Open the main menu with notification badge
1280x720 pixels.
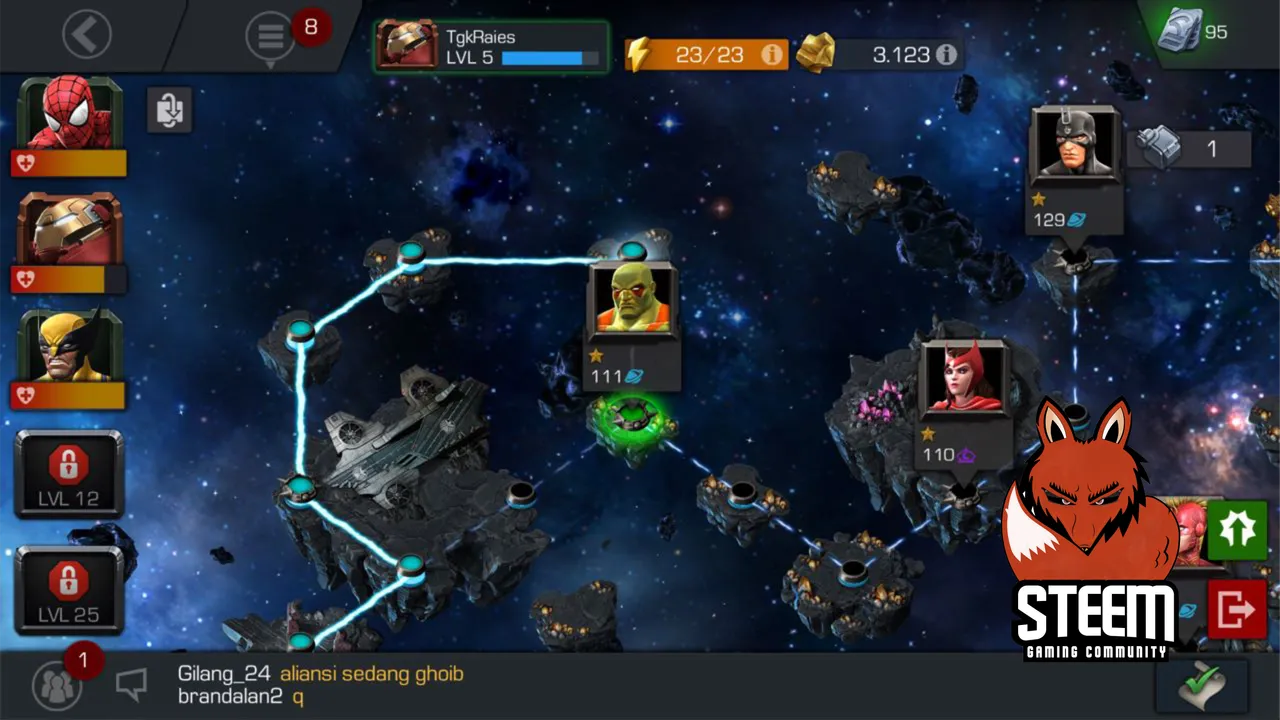271,37
